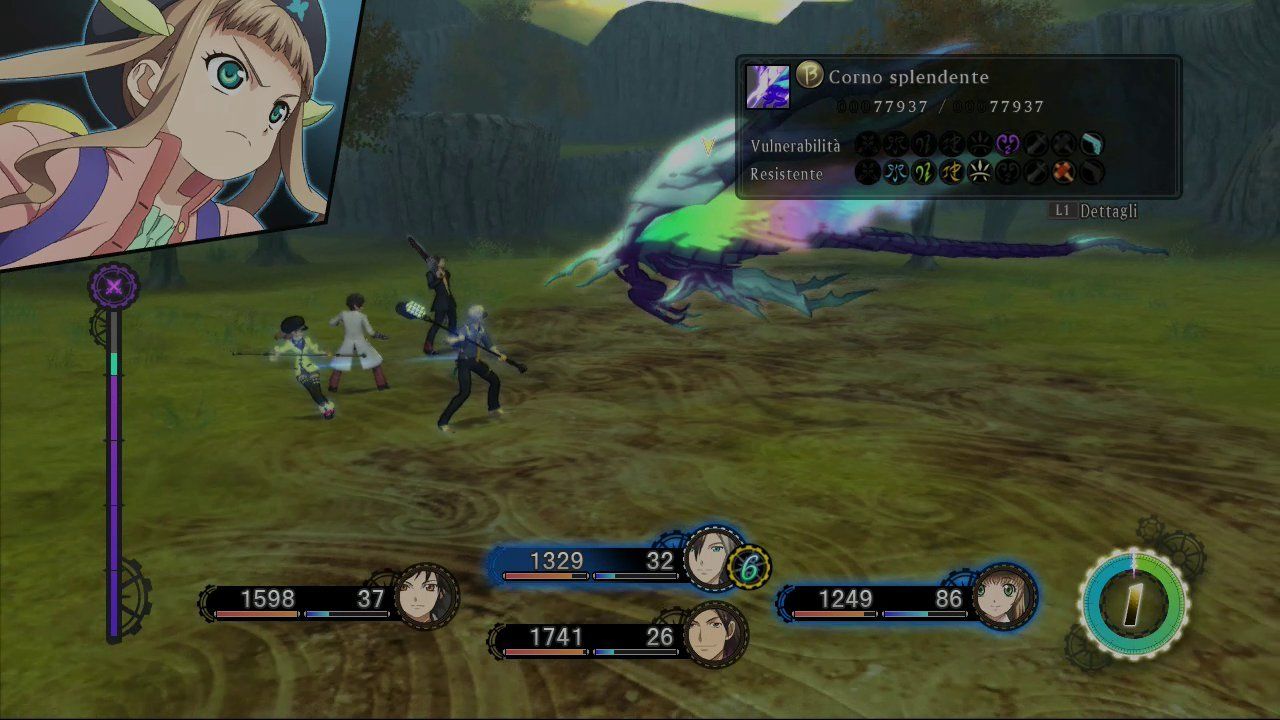This screenshot has height=720, width=1280.
Task: Click the purple heart vulnerability icon
Action: tap(1006, 144)
